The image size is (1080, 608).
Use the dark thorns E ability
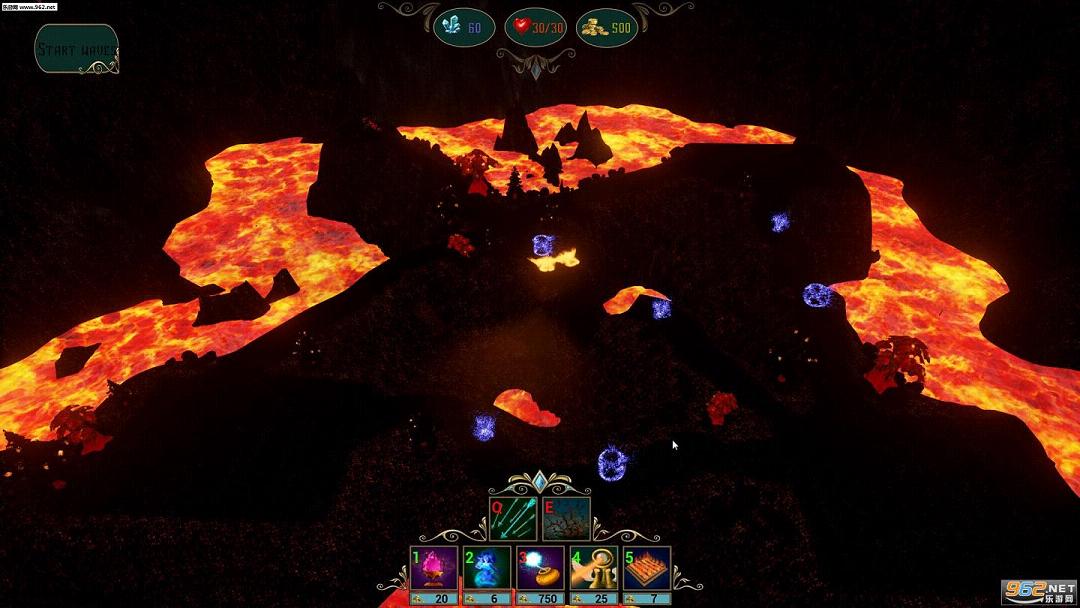pyautogui.click(x=566, y=519)
